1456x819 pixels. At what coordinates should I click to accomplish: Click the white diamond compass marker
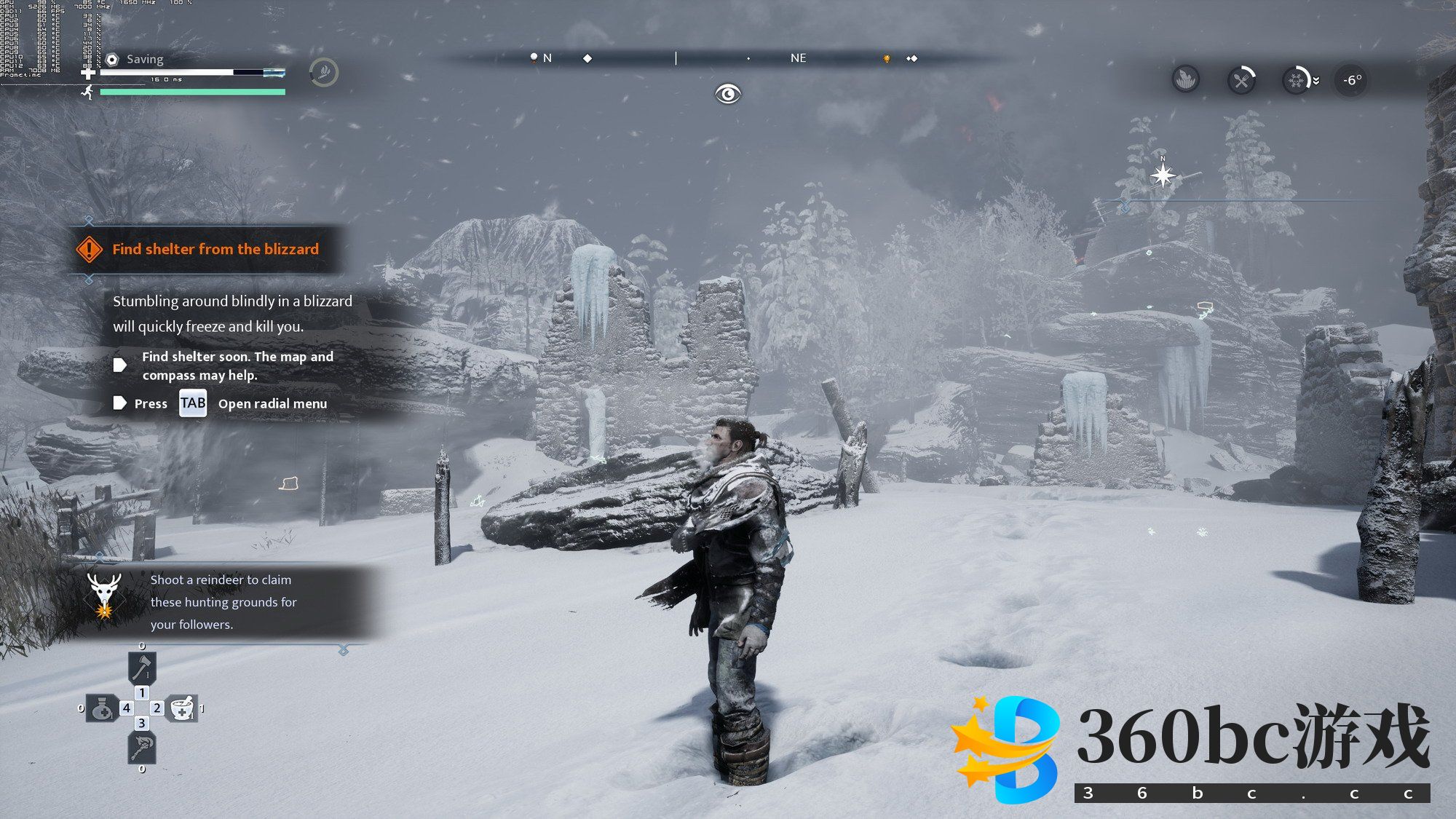[587, 58]
